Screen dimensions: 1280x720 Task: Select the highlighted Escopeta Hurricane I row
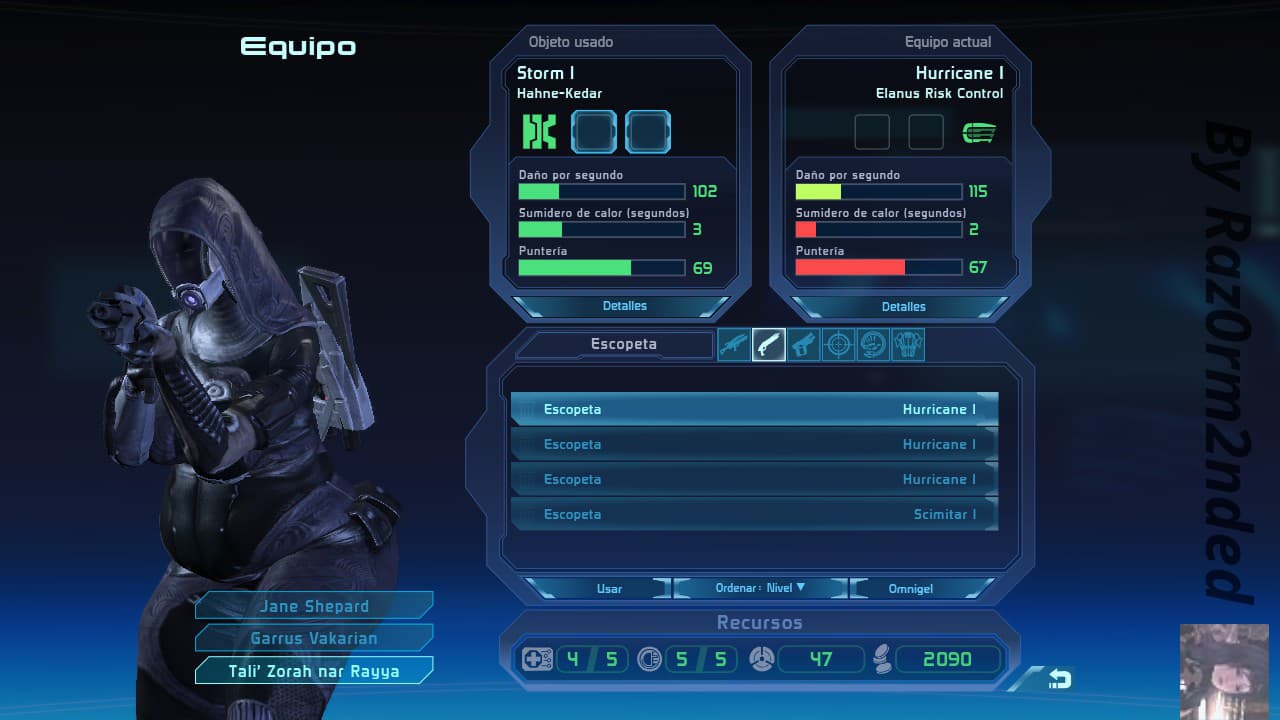754,409
